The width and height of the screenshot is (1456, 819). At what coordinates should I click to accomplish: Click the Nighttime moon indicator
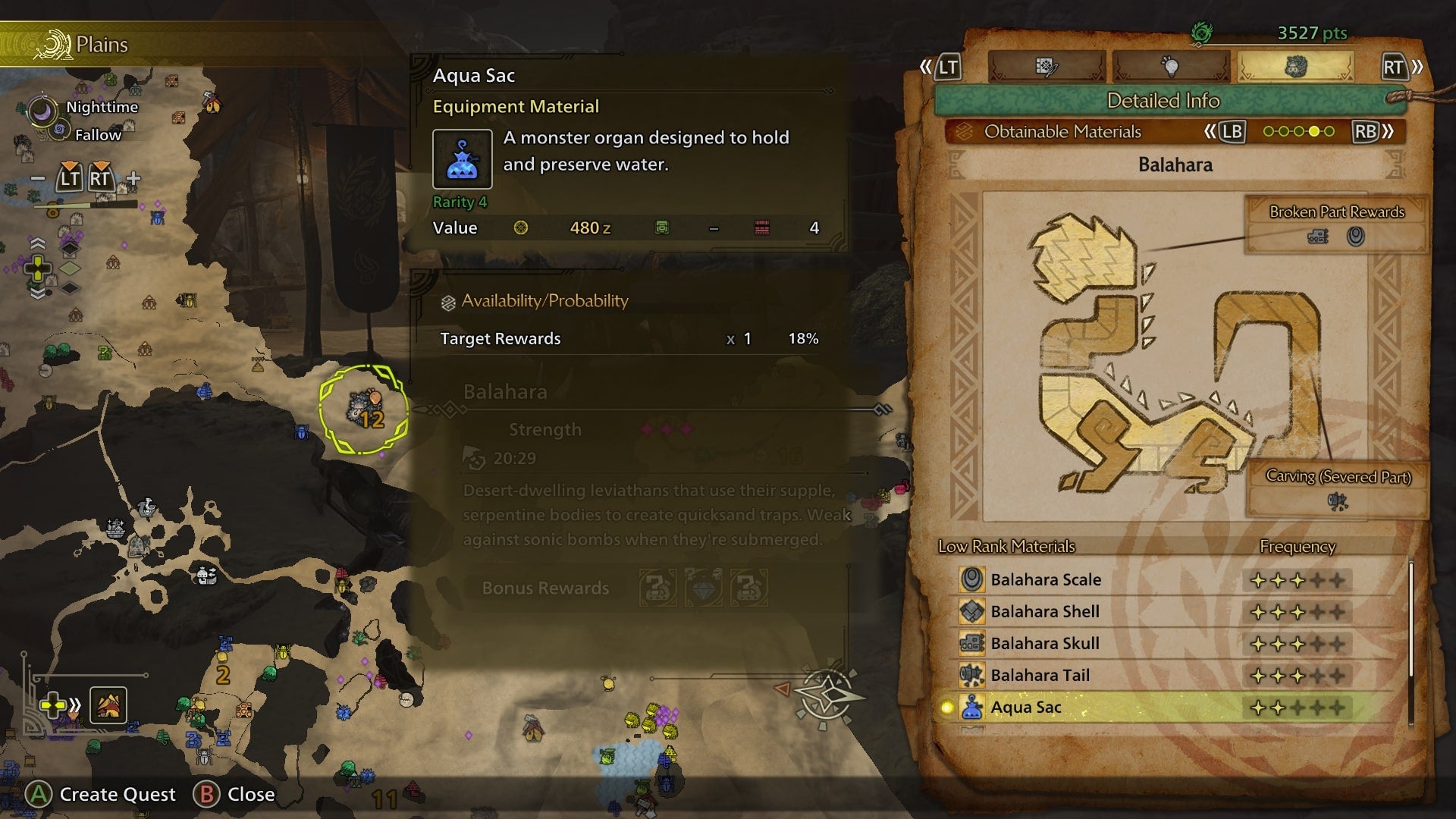click(x=42, y=111)
